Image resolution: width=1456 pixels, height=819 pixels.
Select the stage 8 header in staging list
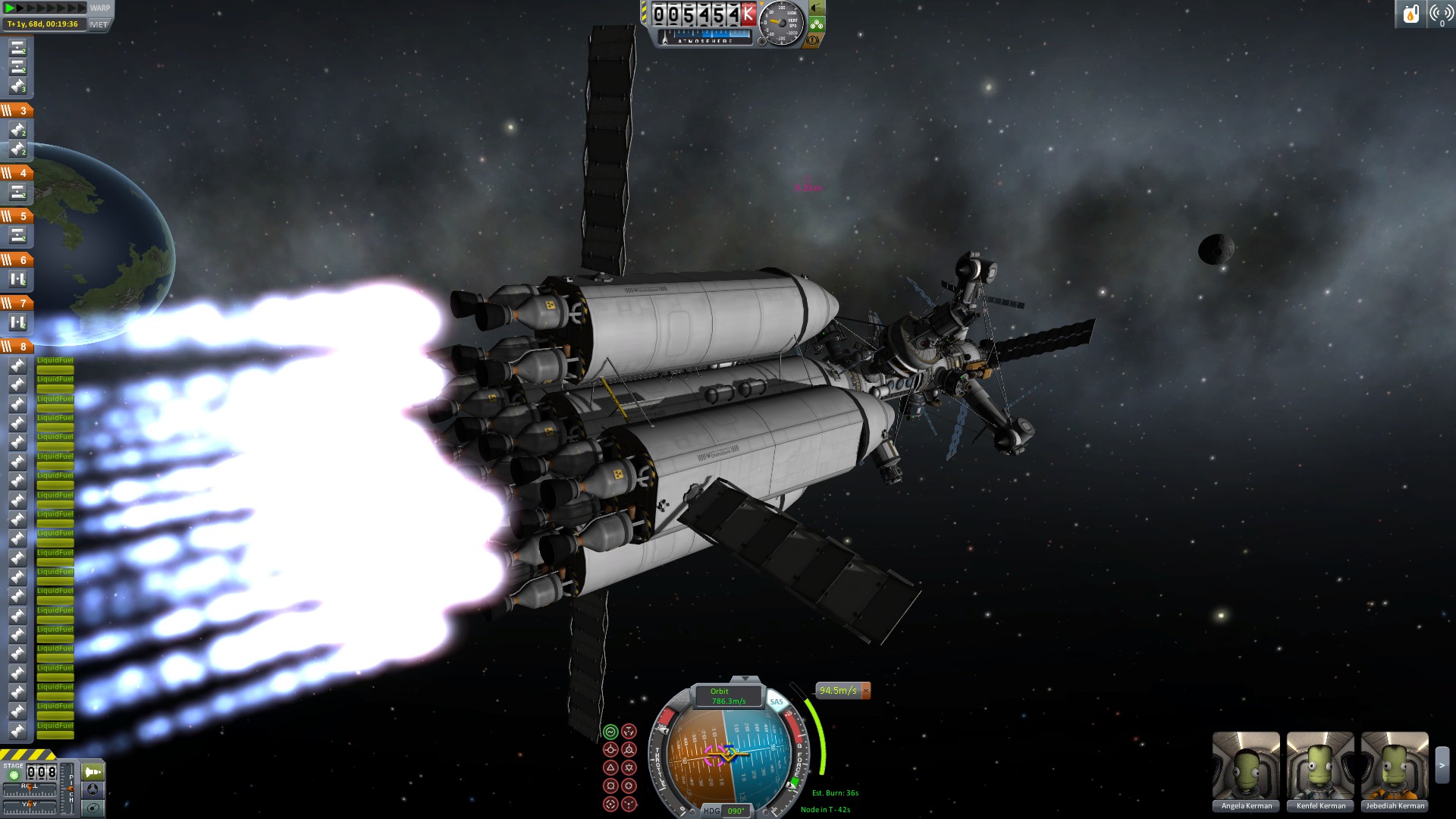(17, 347)
